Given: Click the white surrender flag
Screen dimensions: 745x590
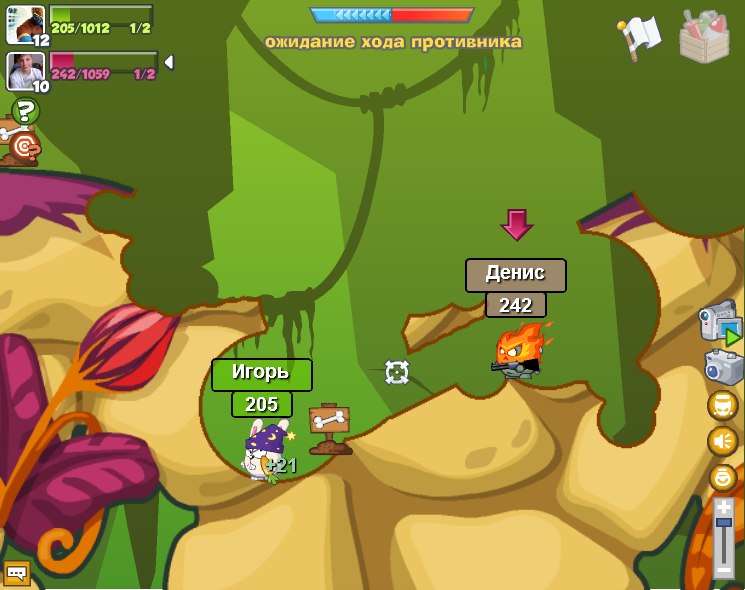Looking at the screenshot, I should (639, 35).
